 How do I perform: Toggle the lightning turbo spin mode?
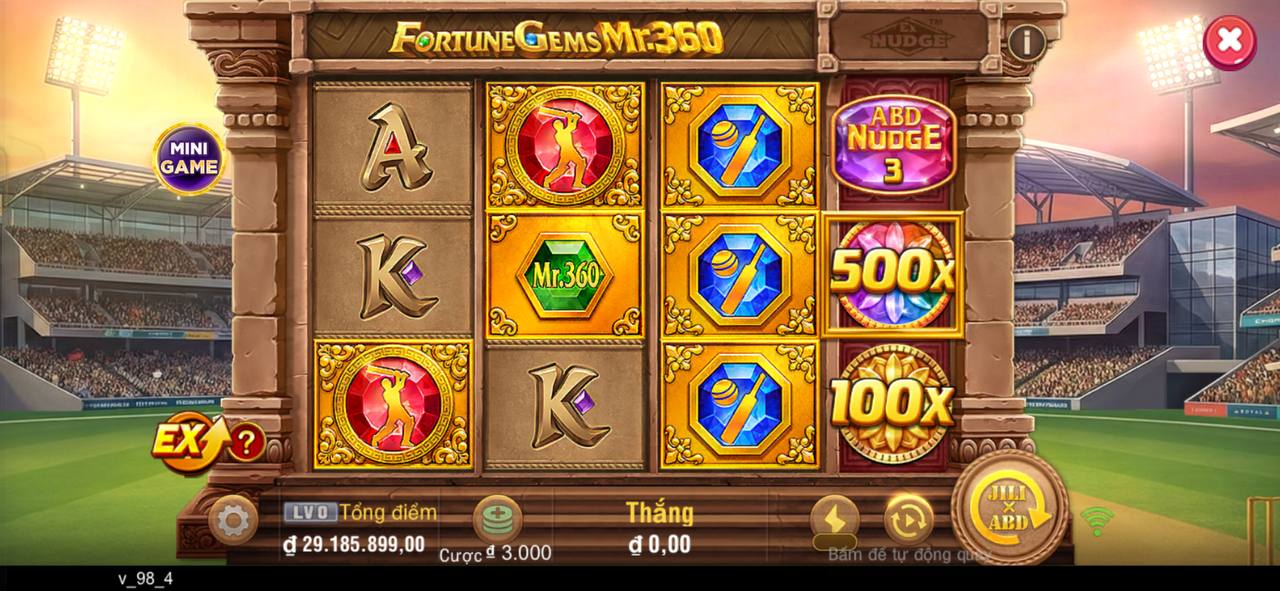834,519
